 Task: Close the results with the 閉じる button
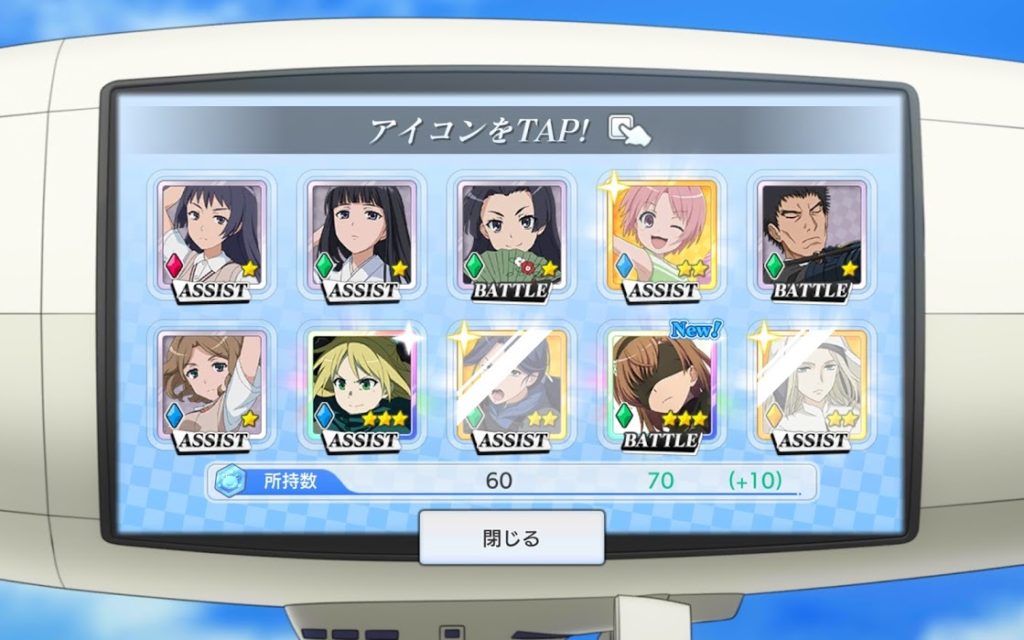point(511,538)
